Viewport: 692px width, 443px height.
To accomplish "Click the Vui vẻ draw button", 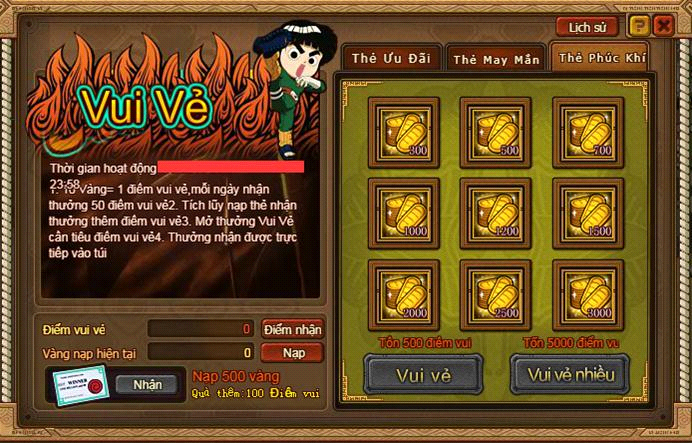I will pyautogui.click(x=421, y=374).
